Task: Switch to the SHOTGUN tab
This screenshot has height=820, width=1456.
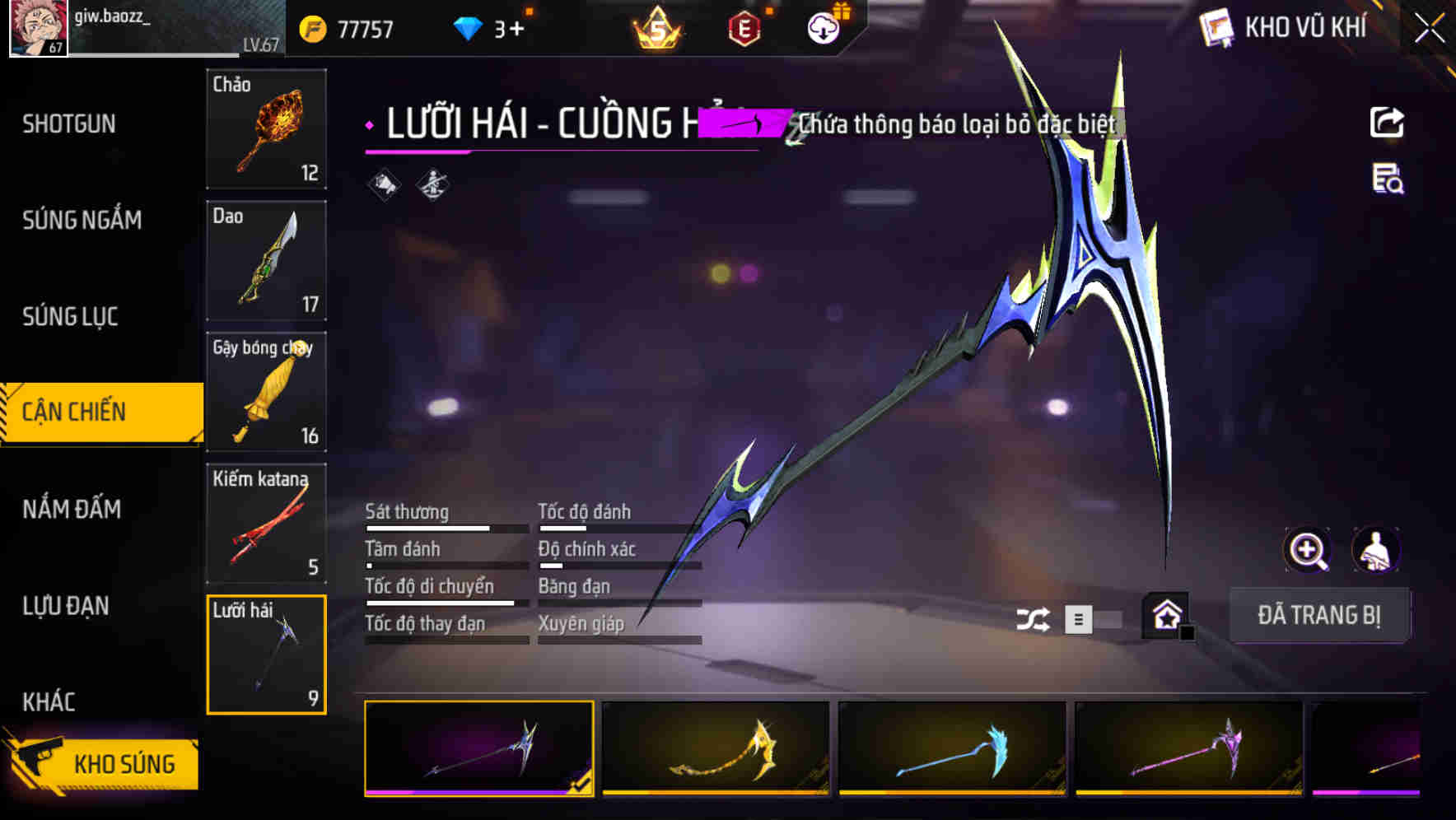Action: pos(70,123)
